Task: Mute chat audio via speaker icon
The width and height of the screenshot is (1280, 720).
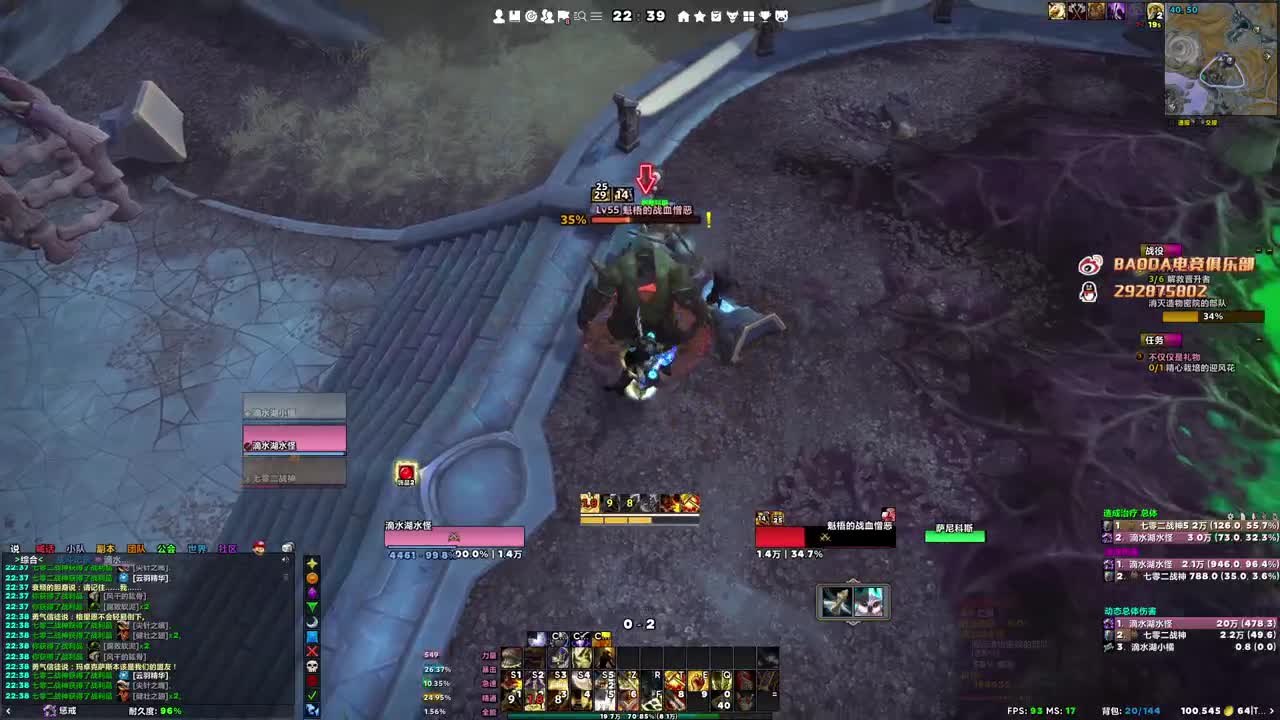Action: pos(286,549)
